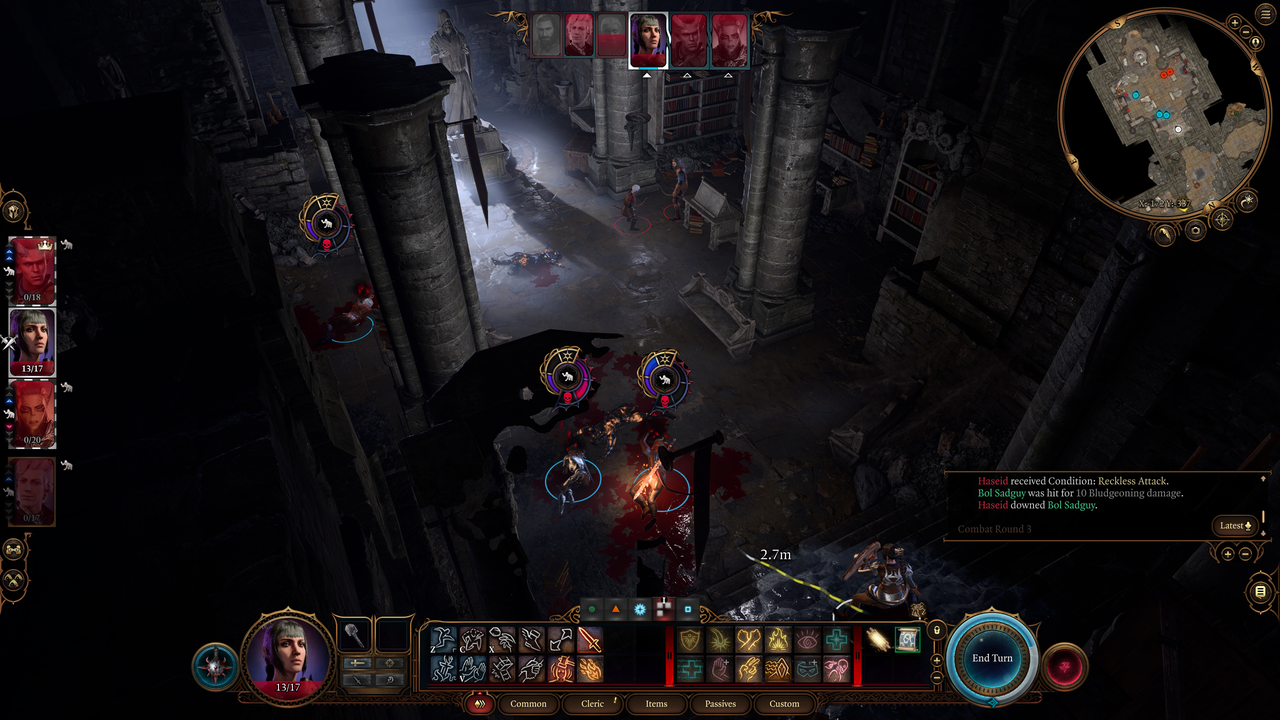Image resolution: width=1280 pixels, height=720 pixels.
Task: Activate the red sword attack action
Action: [x=590, y=639]
